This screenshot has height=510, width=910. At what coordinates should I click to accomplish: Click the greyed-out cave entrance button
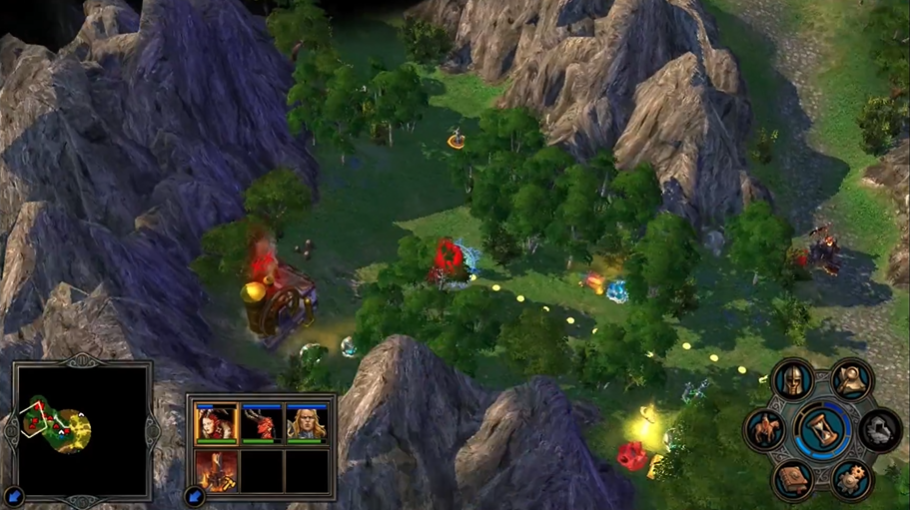pyautogui.click(x=880, y=430)
